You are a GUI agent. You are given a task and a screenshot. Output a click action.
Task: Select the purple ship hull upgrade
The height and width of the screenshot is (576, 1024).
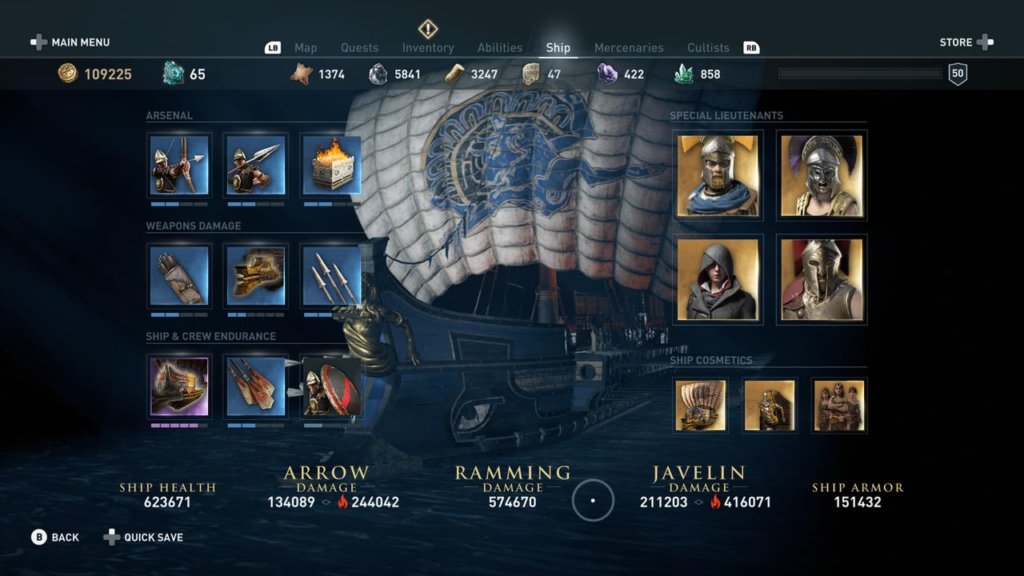click(179, 386)
